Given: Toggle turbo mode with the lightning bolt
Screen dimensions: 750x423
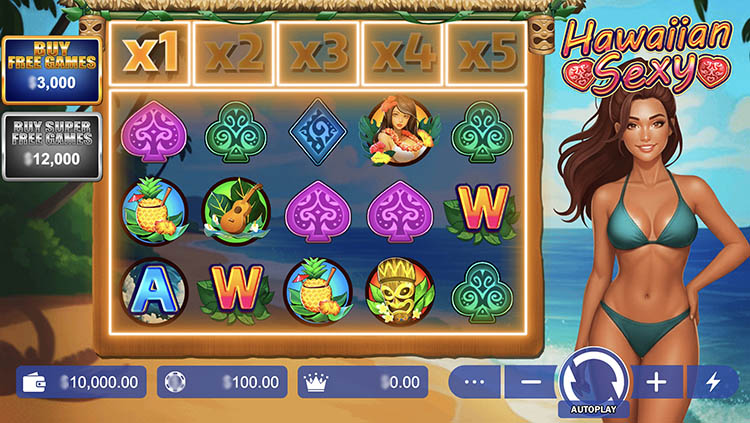Looking at the screenshot, I should (711, 382).
